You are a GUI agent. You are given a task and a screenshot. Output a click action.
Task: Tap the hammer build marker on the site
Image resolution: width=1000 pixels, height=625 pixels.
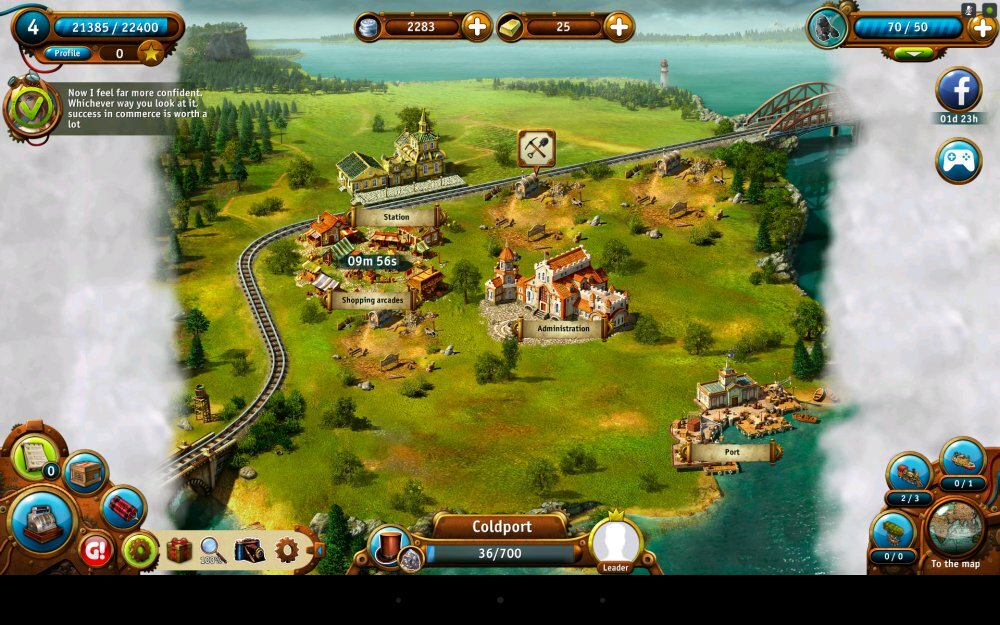pyautogui.click(x=536, y=149)
